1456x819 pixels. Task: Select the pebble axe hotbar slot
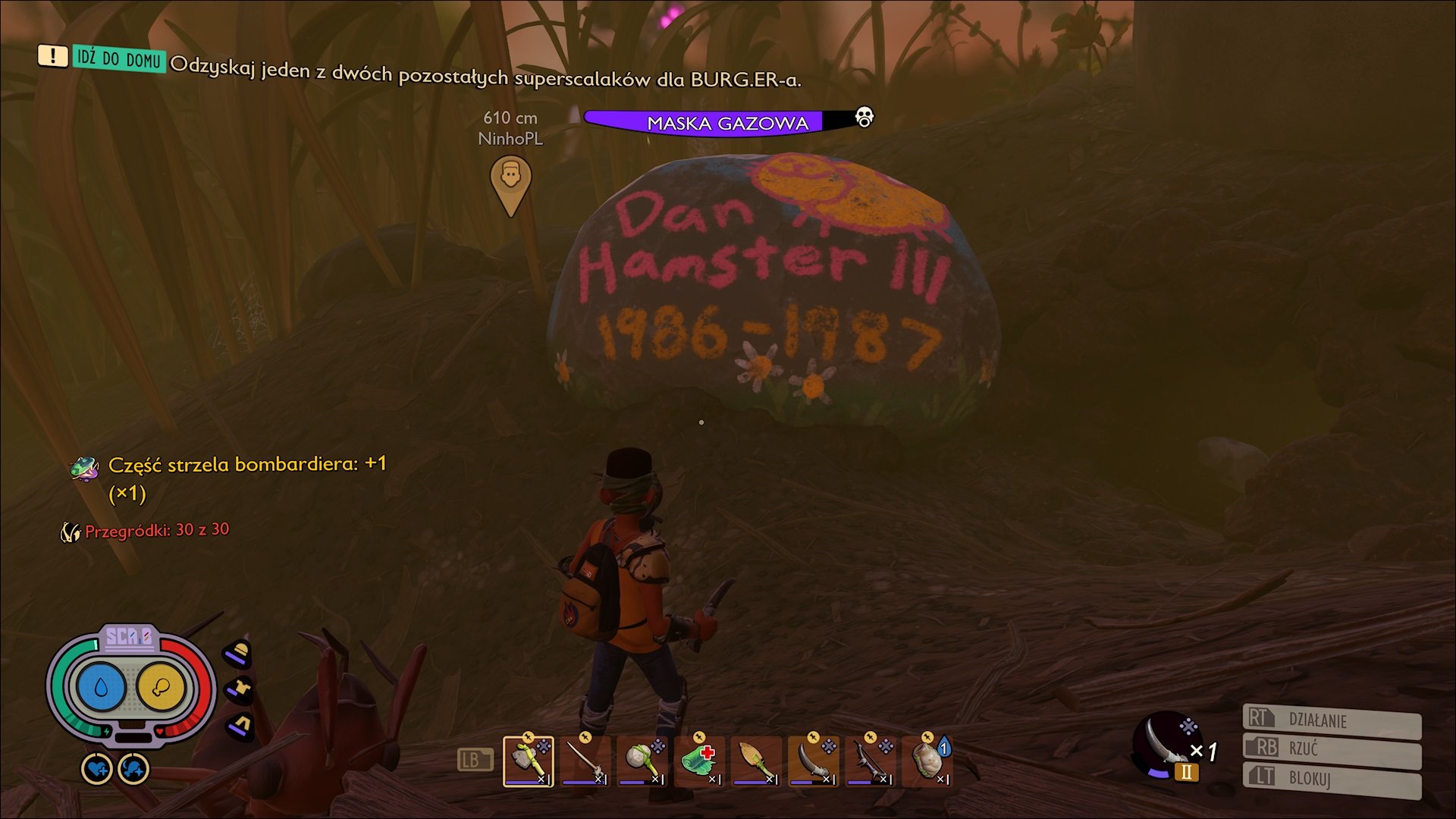528,761
